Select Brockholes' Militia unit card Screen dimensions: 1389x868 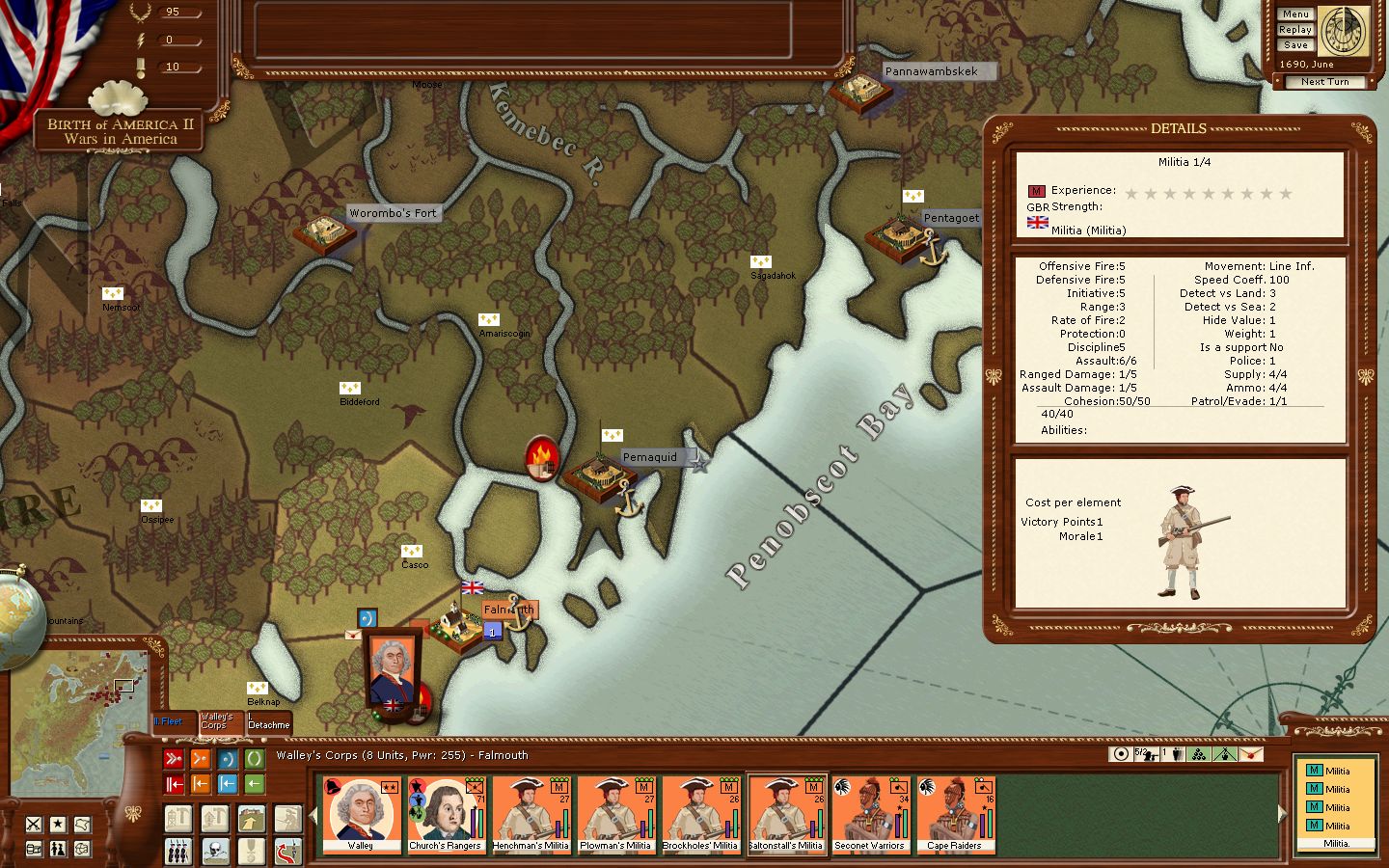700,815
